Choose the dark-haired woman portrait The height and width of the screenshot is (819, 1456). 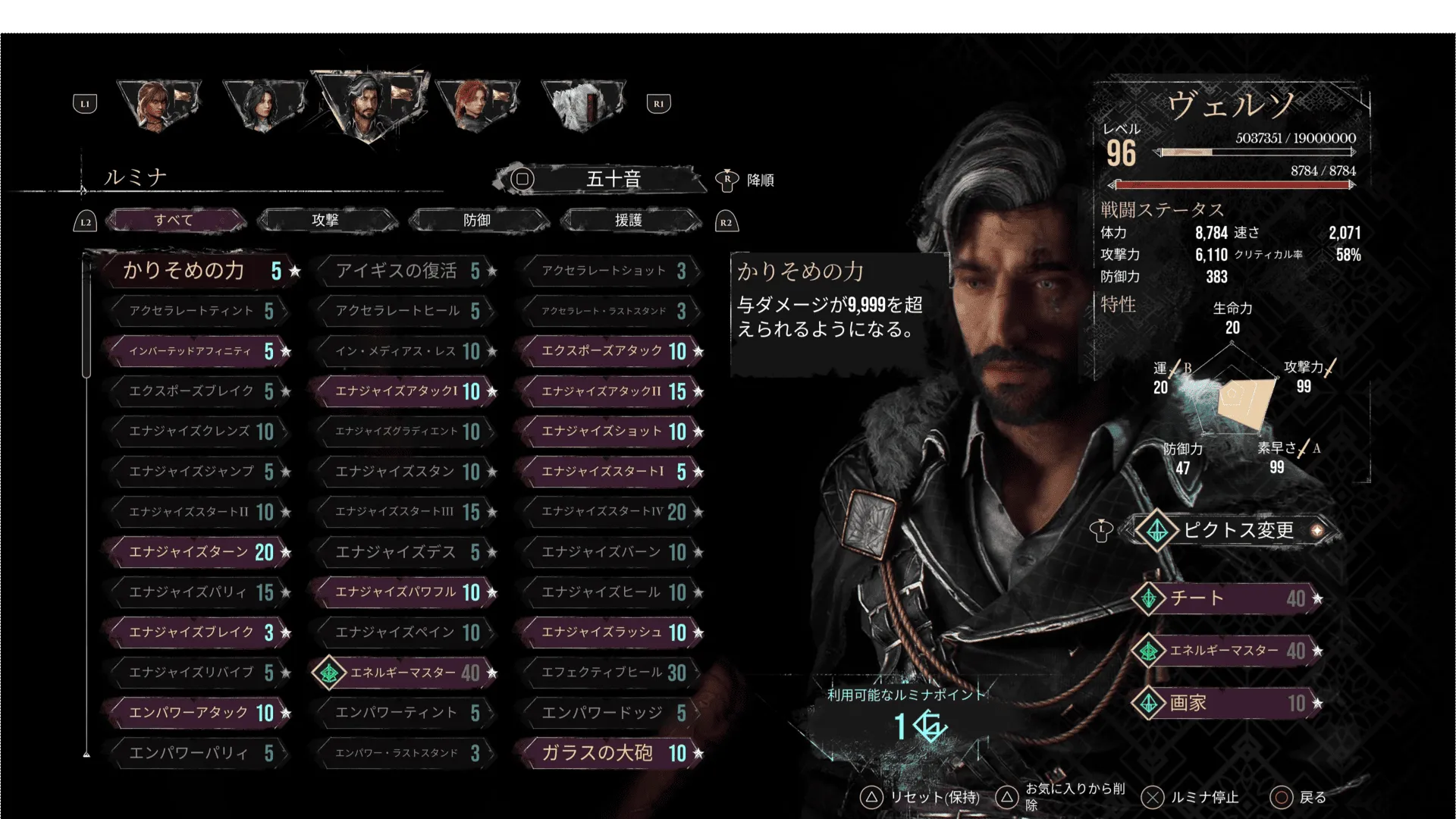click(263, 104)
